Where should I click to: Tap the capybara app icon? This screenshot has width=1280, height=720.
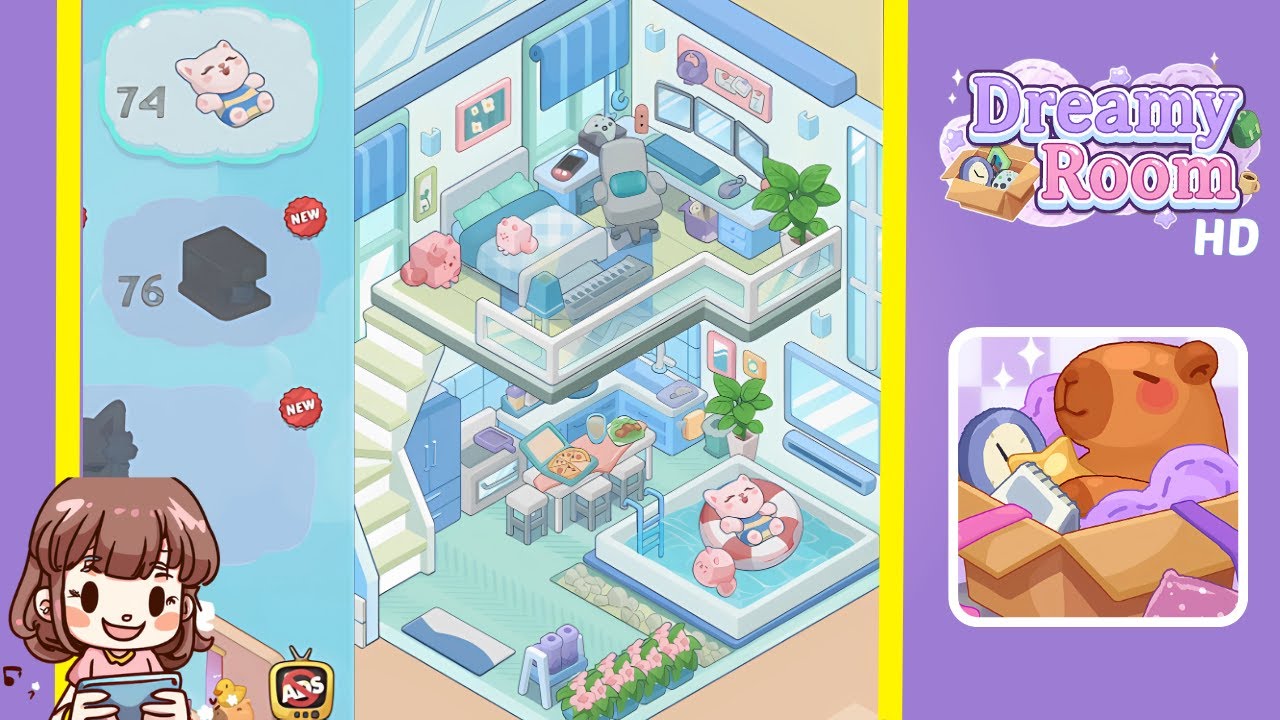tap(1097, 470)
